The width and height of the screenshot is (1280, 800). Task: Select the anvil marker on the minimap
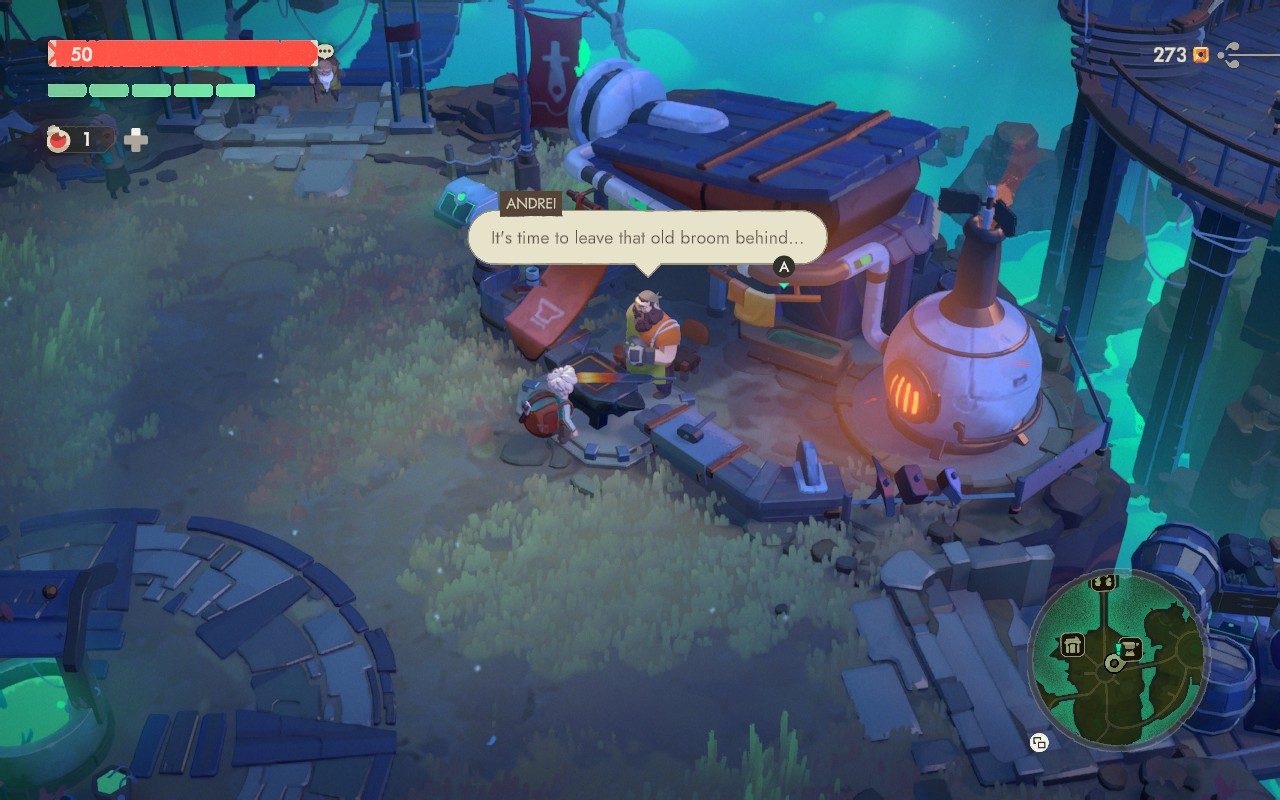tap(1131, 647)
